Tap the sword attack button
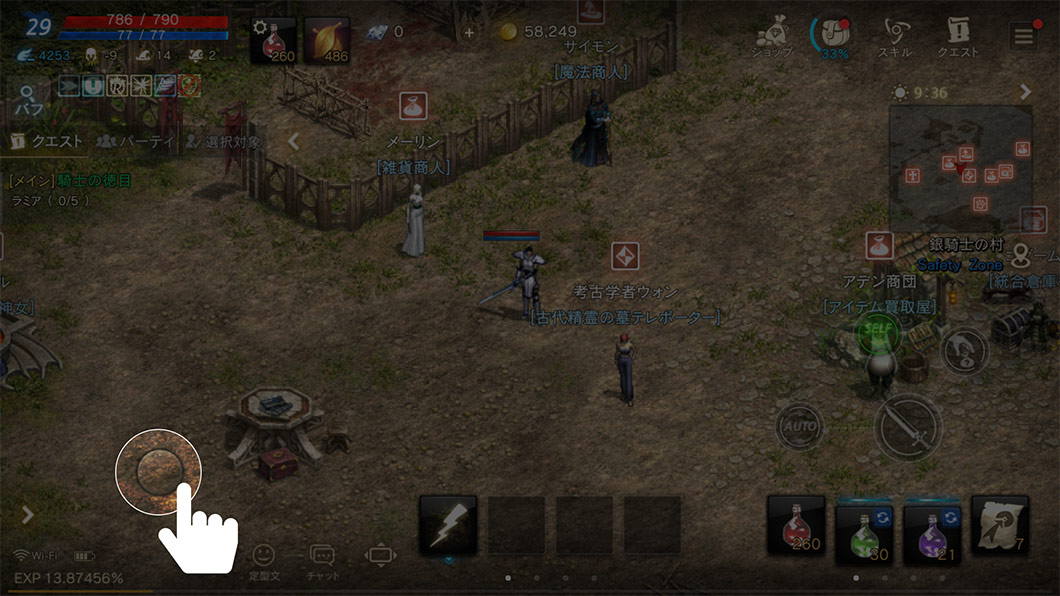This screenshot has width=1060, height=596. point(907,427)
